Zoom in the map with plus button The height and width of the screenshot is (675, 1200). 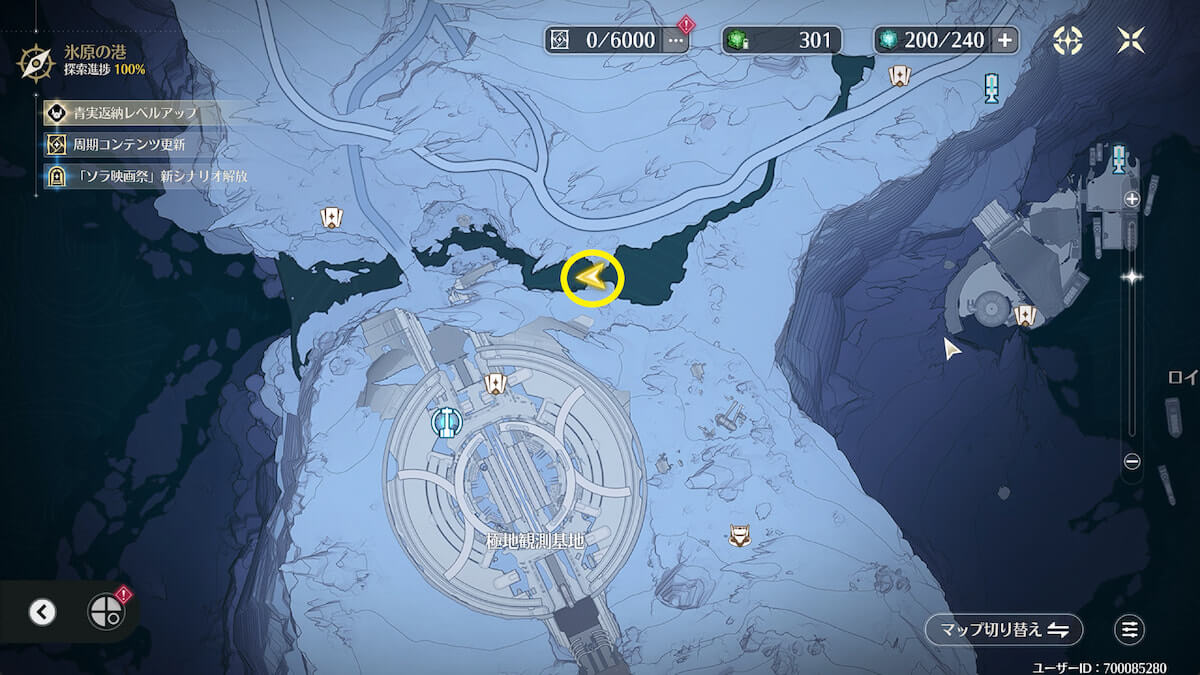pos(1132,199)
